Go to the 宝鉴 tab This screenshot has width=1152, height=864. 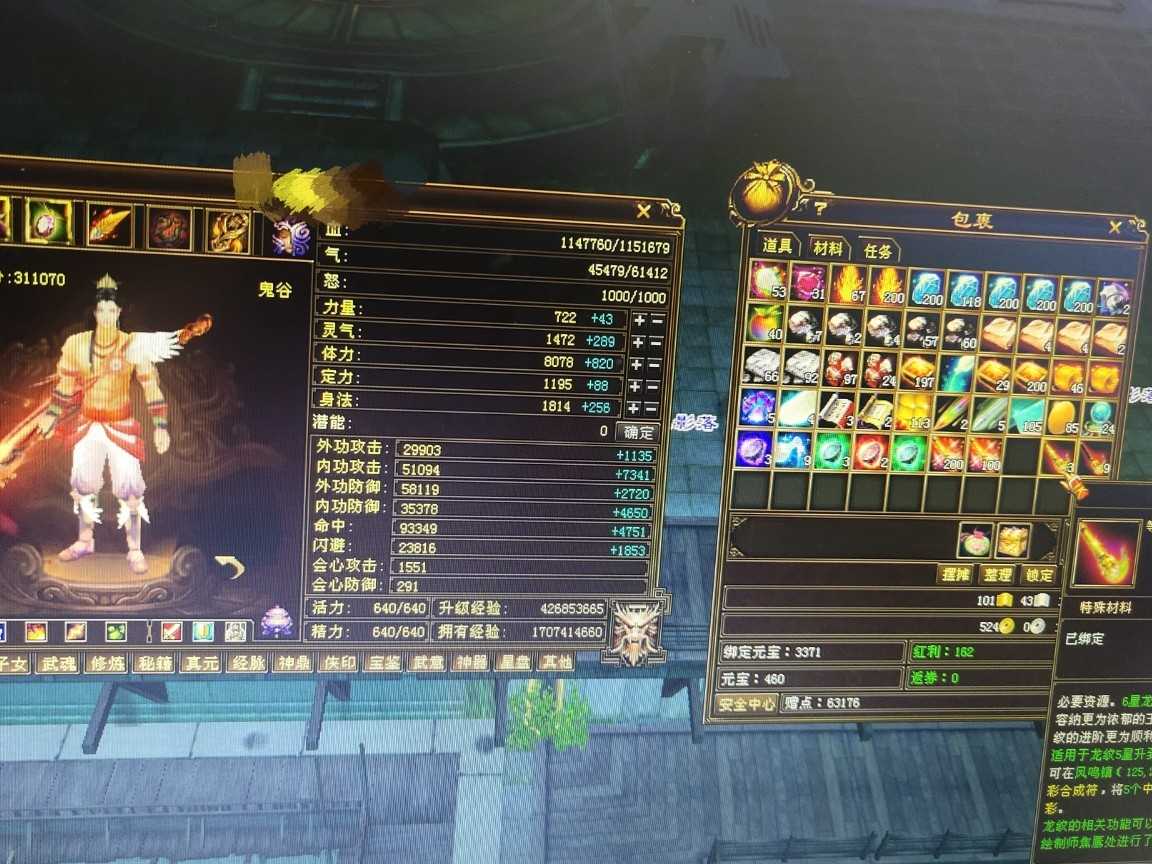pos(381,662)
